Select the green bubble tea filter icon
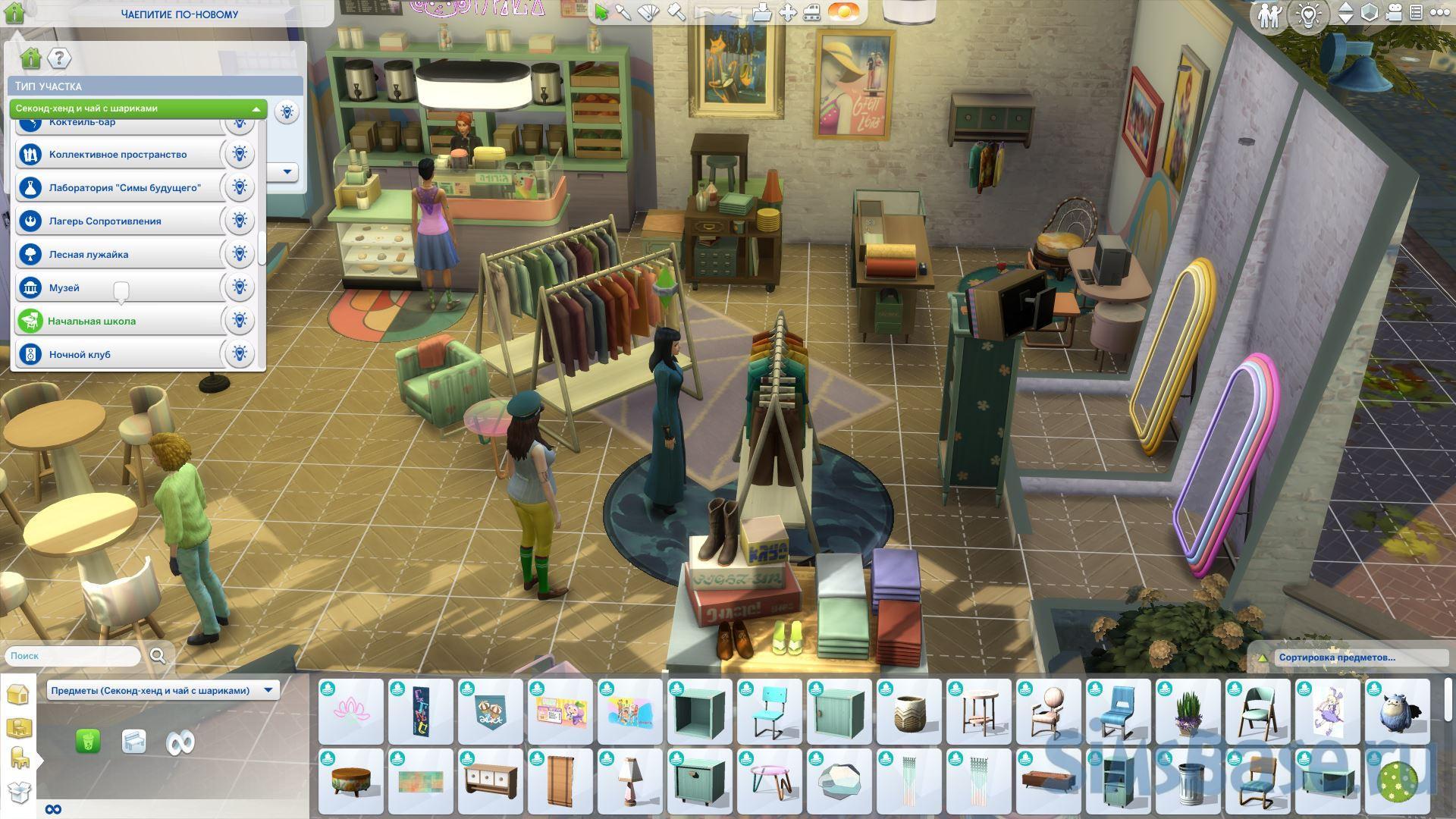Screen dimensions: 1456x819 click(88, 742)
